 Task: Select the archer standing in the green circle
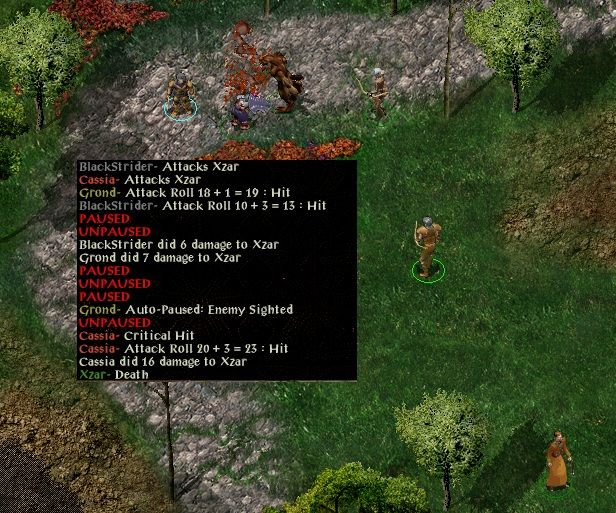(427, 247)
